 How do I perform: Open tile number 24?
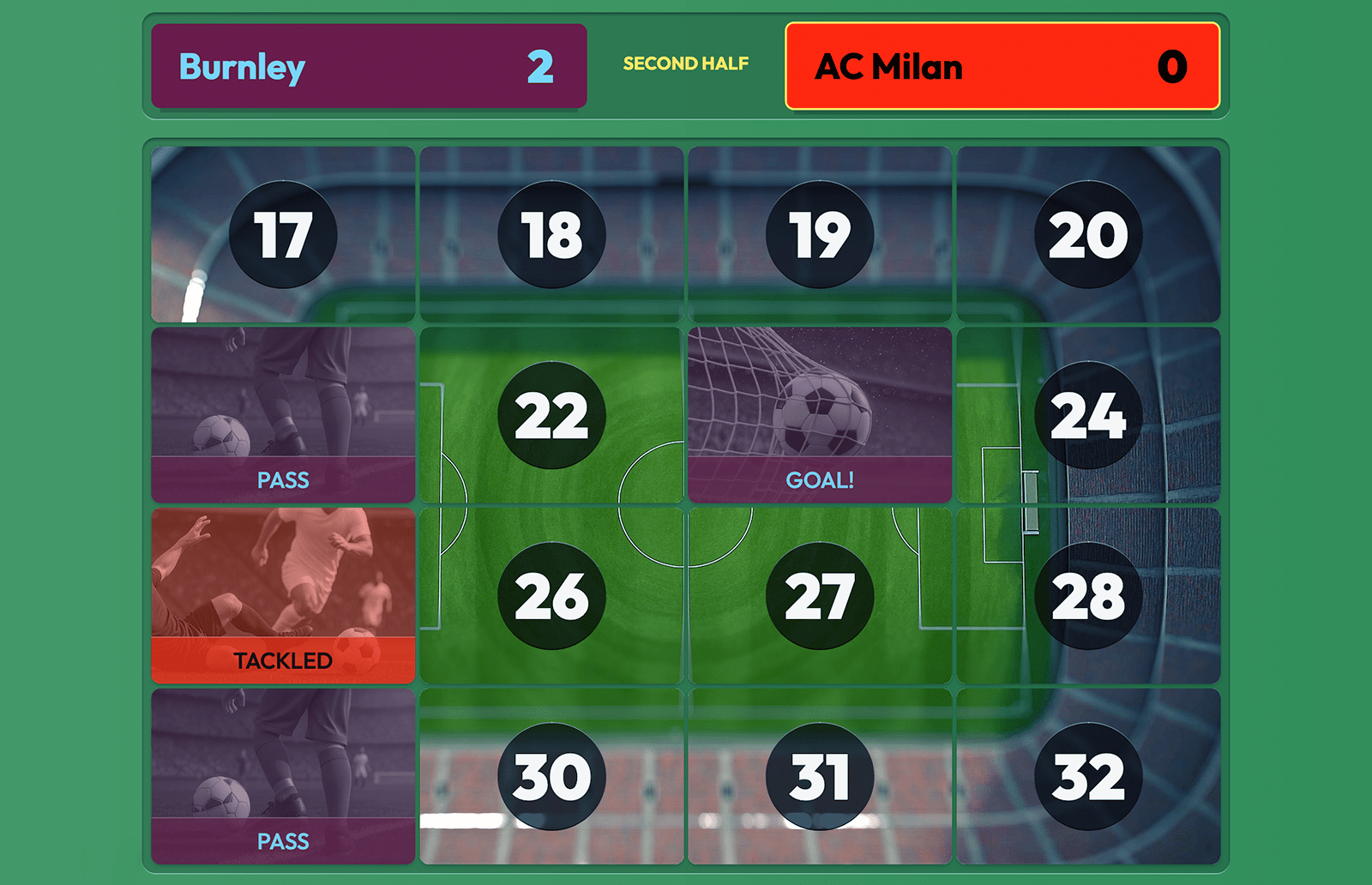click(1088, 415)
